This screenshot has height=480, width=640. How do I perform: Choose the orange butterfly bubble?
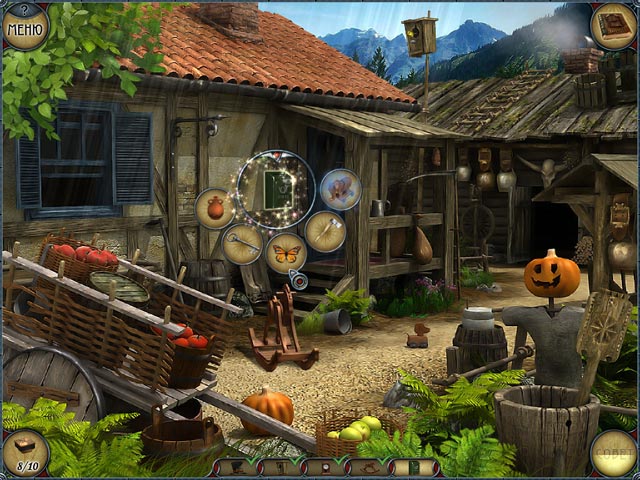286,252
